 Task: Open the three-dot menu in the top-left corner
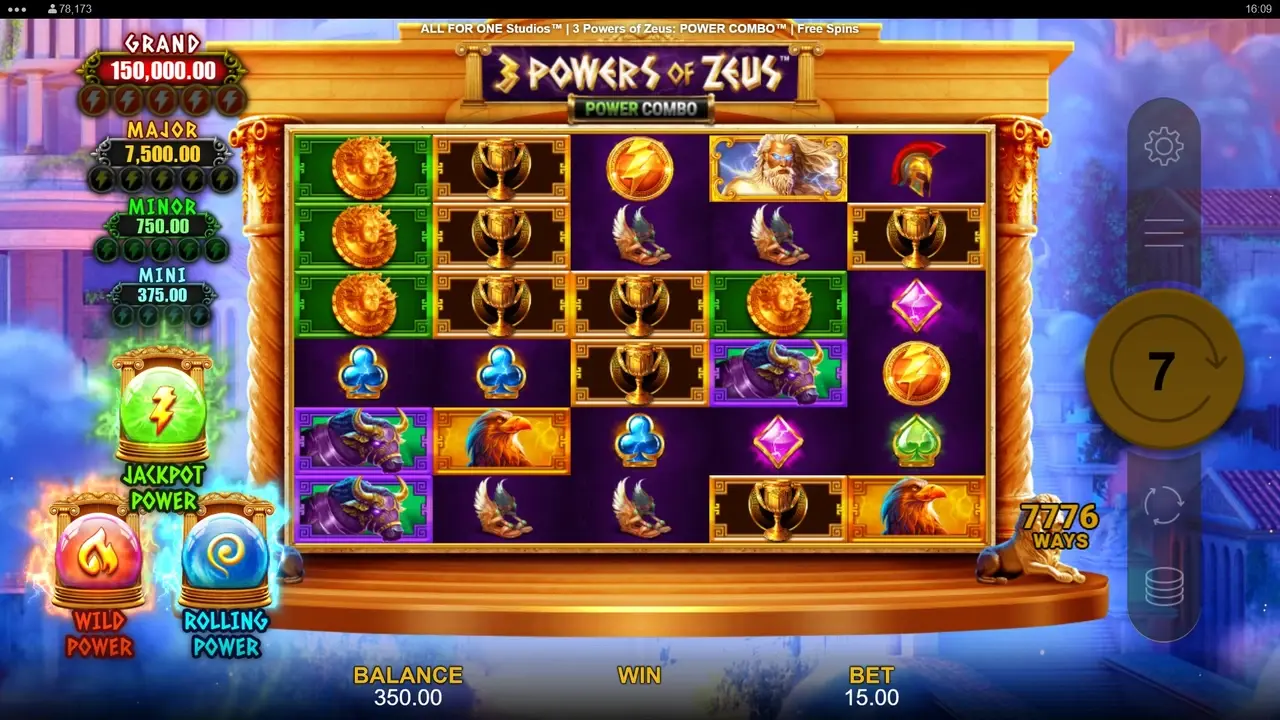[18, 9]
